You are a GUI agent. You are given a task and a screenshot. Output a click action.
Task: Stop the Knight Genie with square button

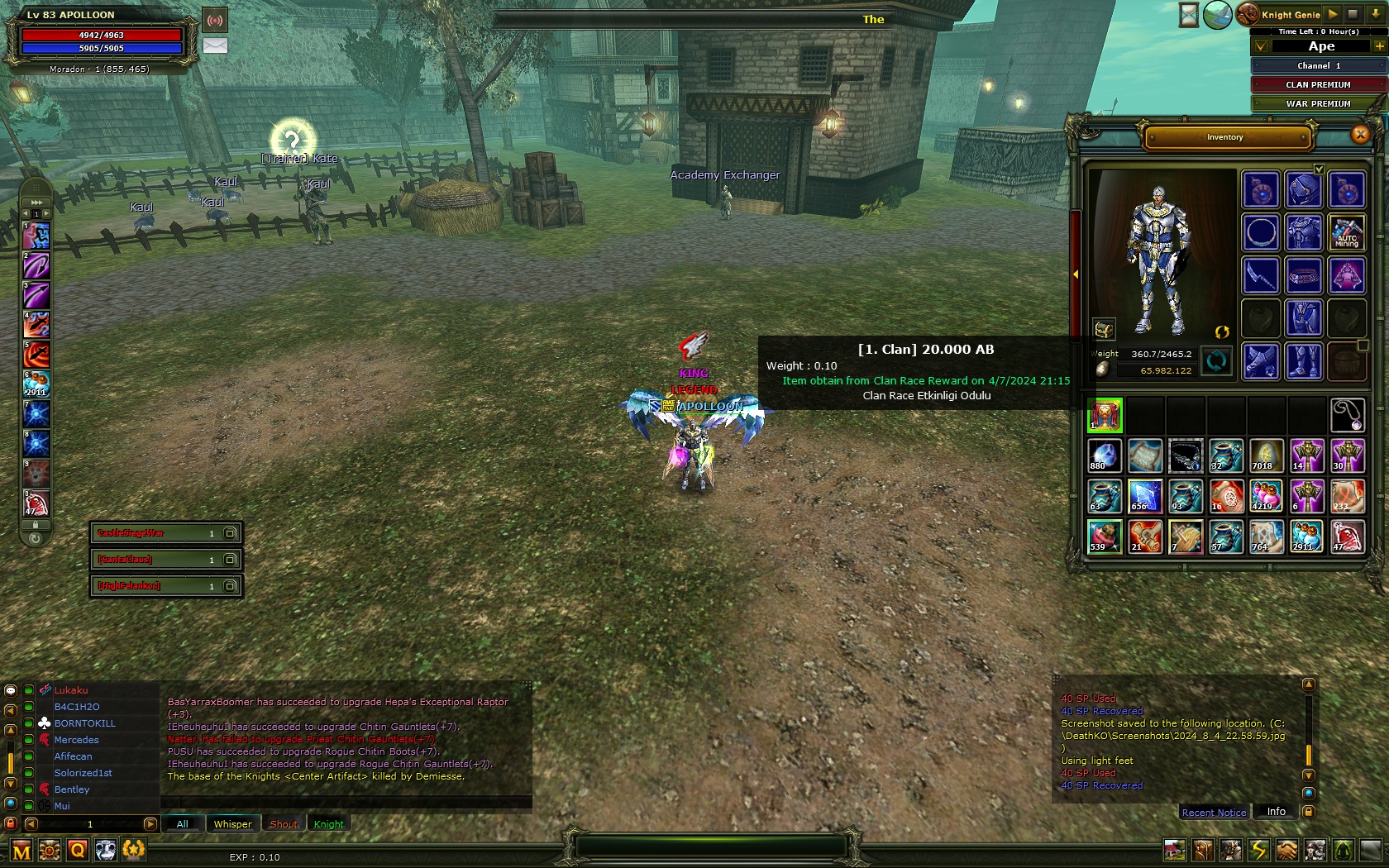pos(1353,14)
